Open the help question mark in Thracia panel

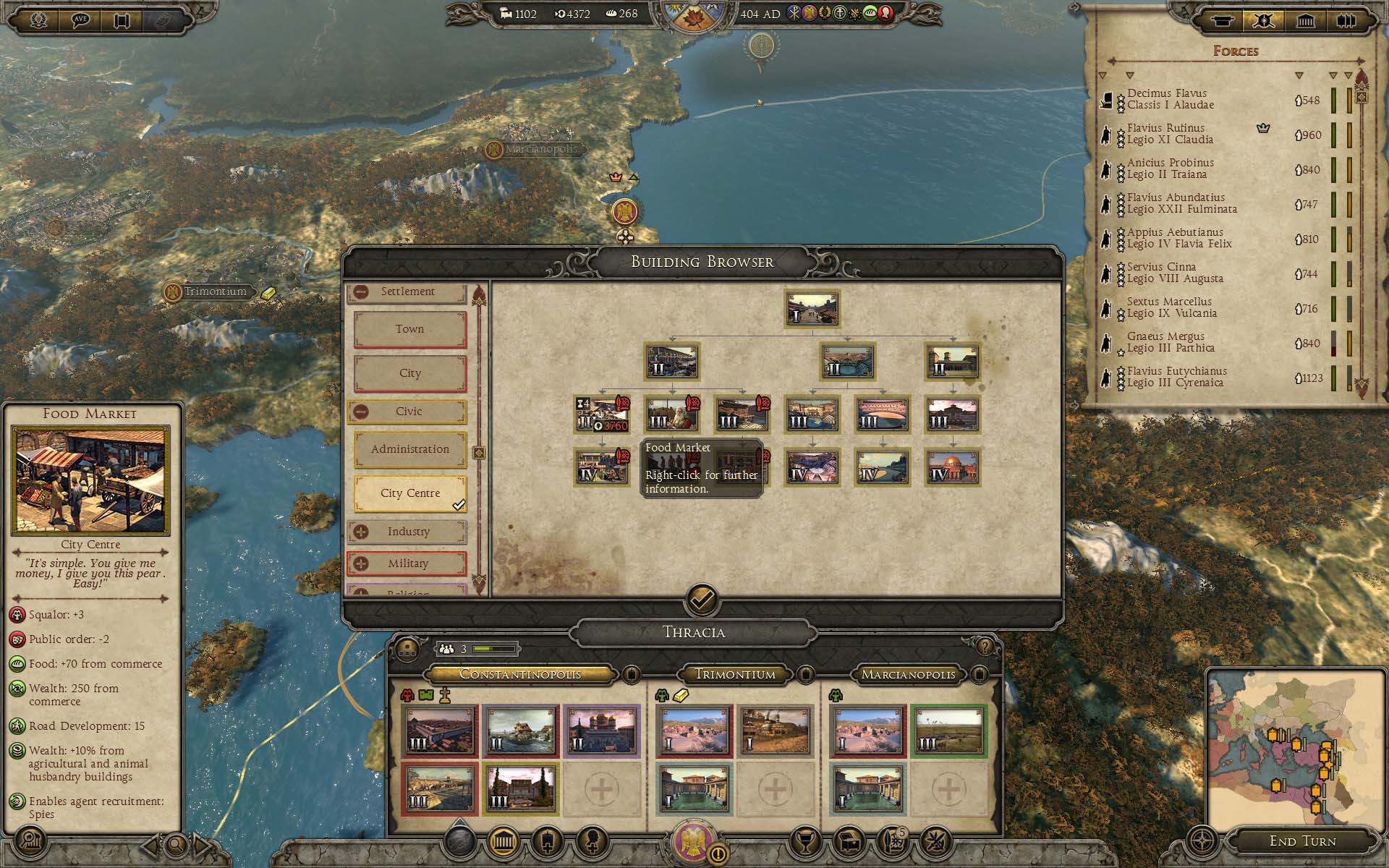point(985,646)
